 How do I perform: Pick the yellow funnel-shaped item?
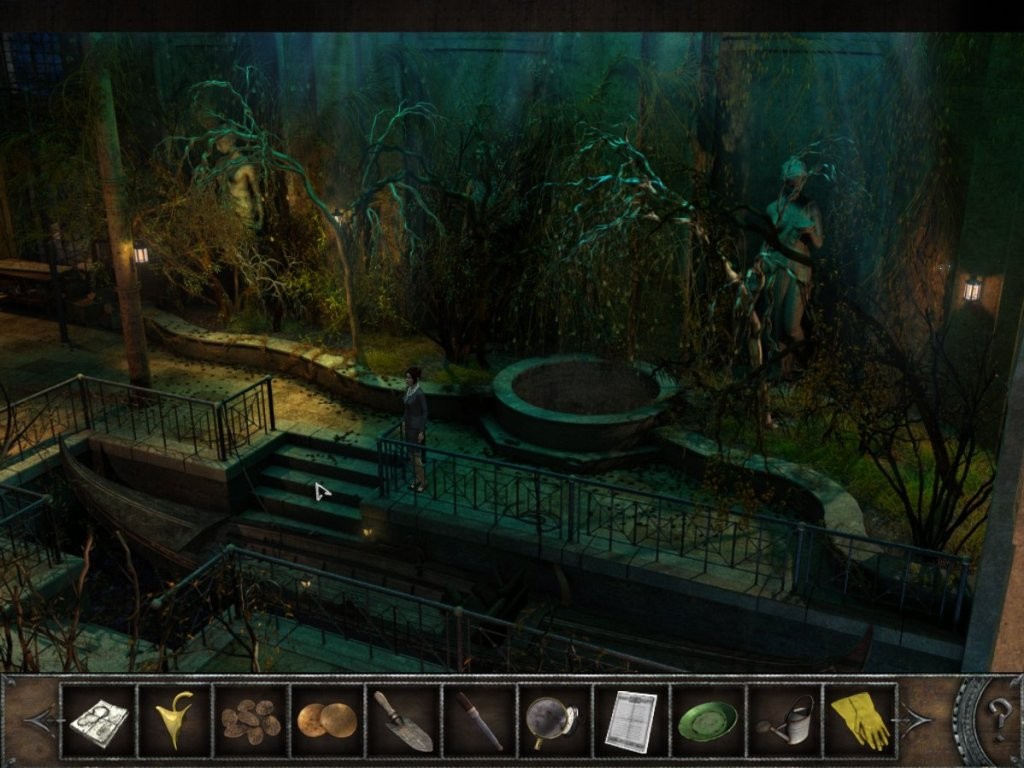point(174,720)
